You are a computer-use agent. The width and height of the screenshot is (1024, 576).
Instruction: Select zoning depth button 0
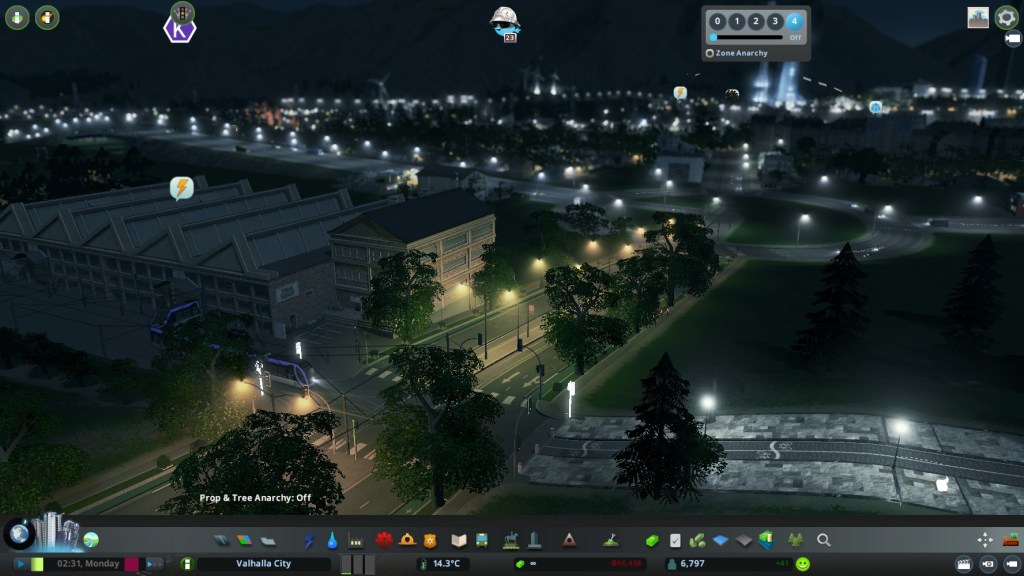[x=716, y=21]
